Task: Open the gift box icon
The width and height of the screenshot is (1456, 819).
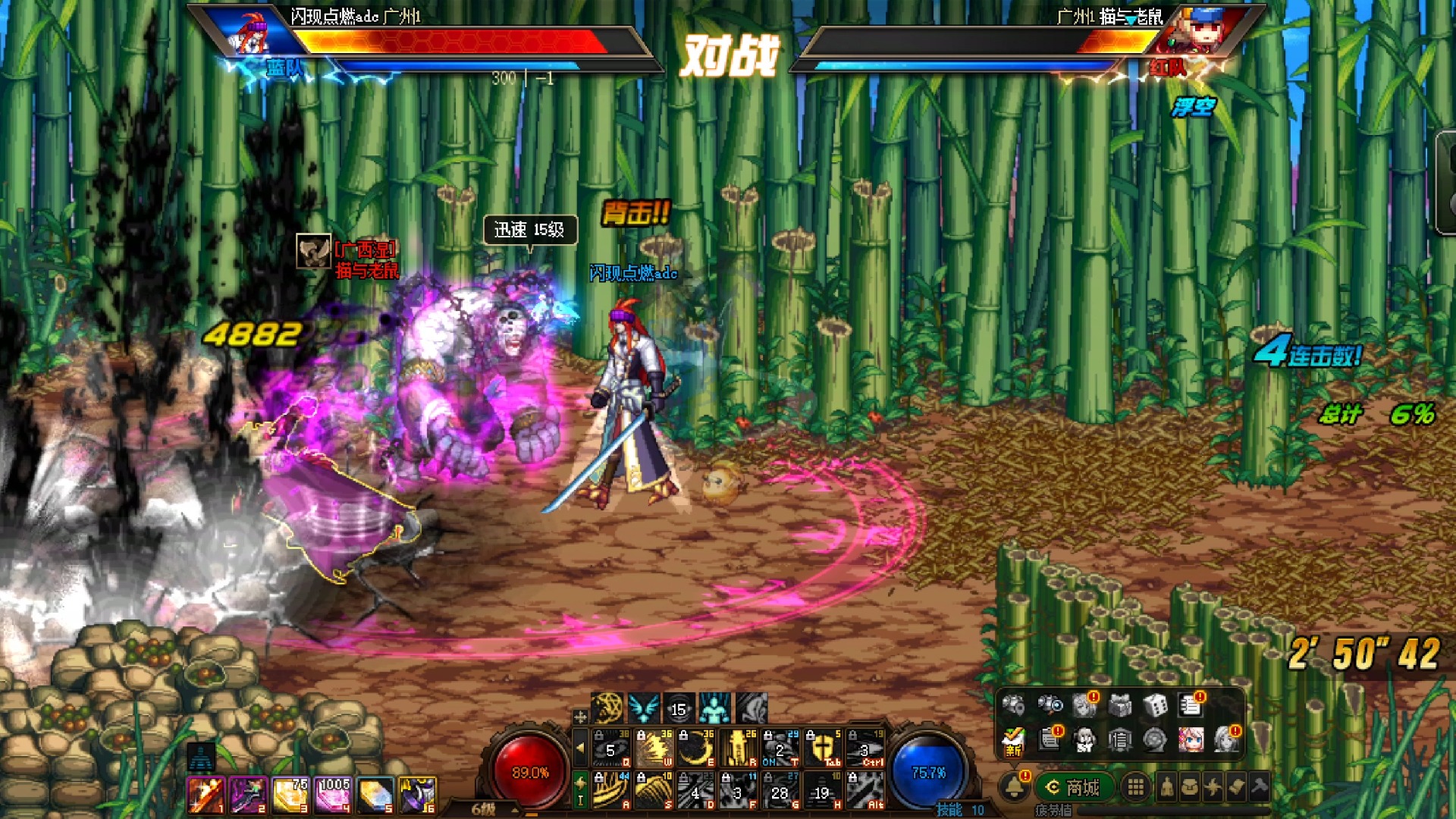Action: 1120,706
